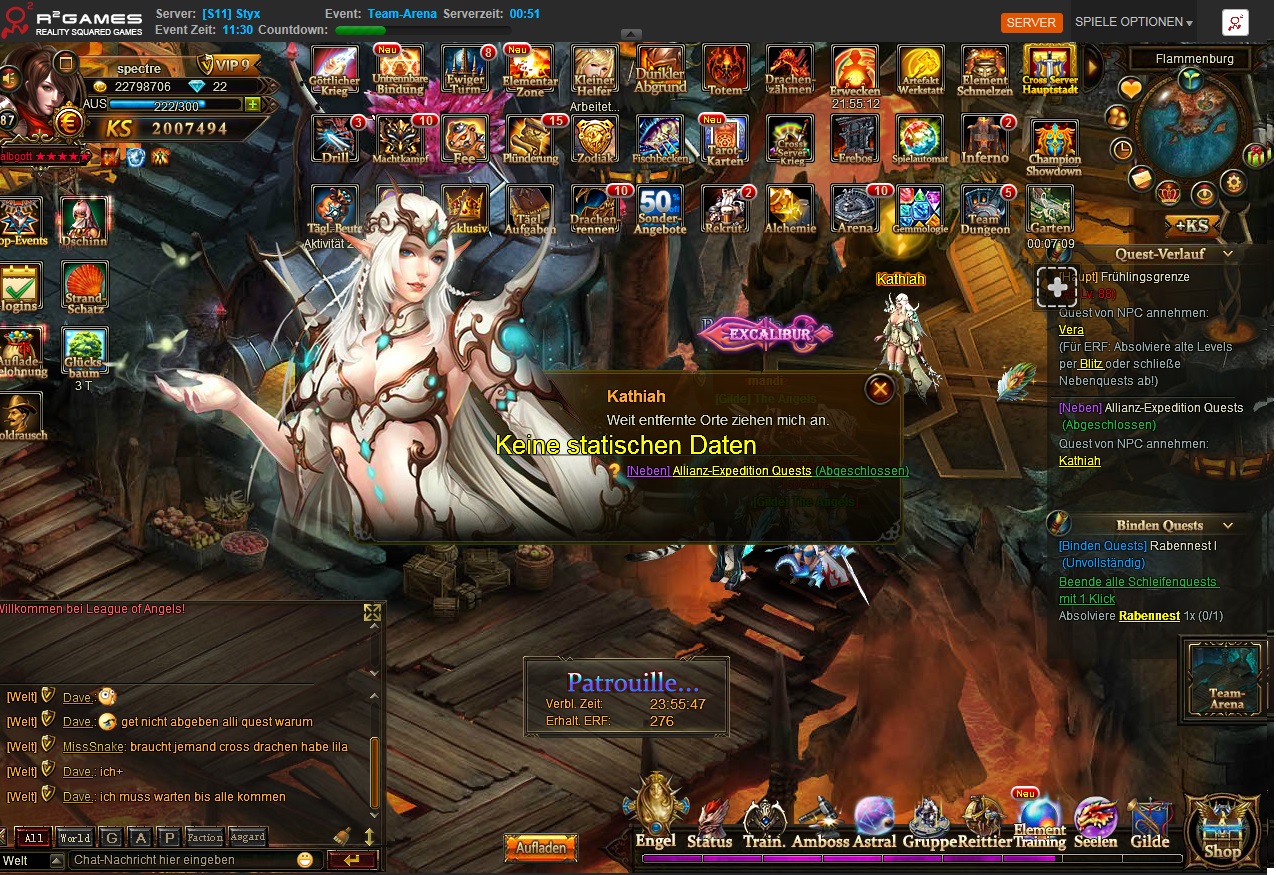Image resolution: width=1276 pixels, height=875 pixels.
Task: Open the Alchemie icon
Action: [x=790, y=209]
